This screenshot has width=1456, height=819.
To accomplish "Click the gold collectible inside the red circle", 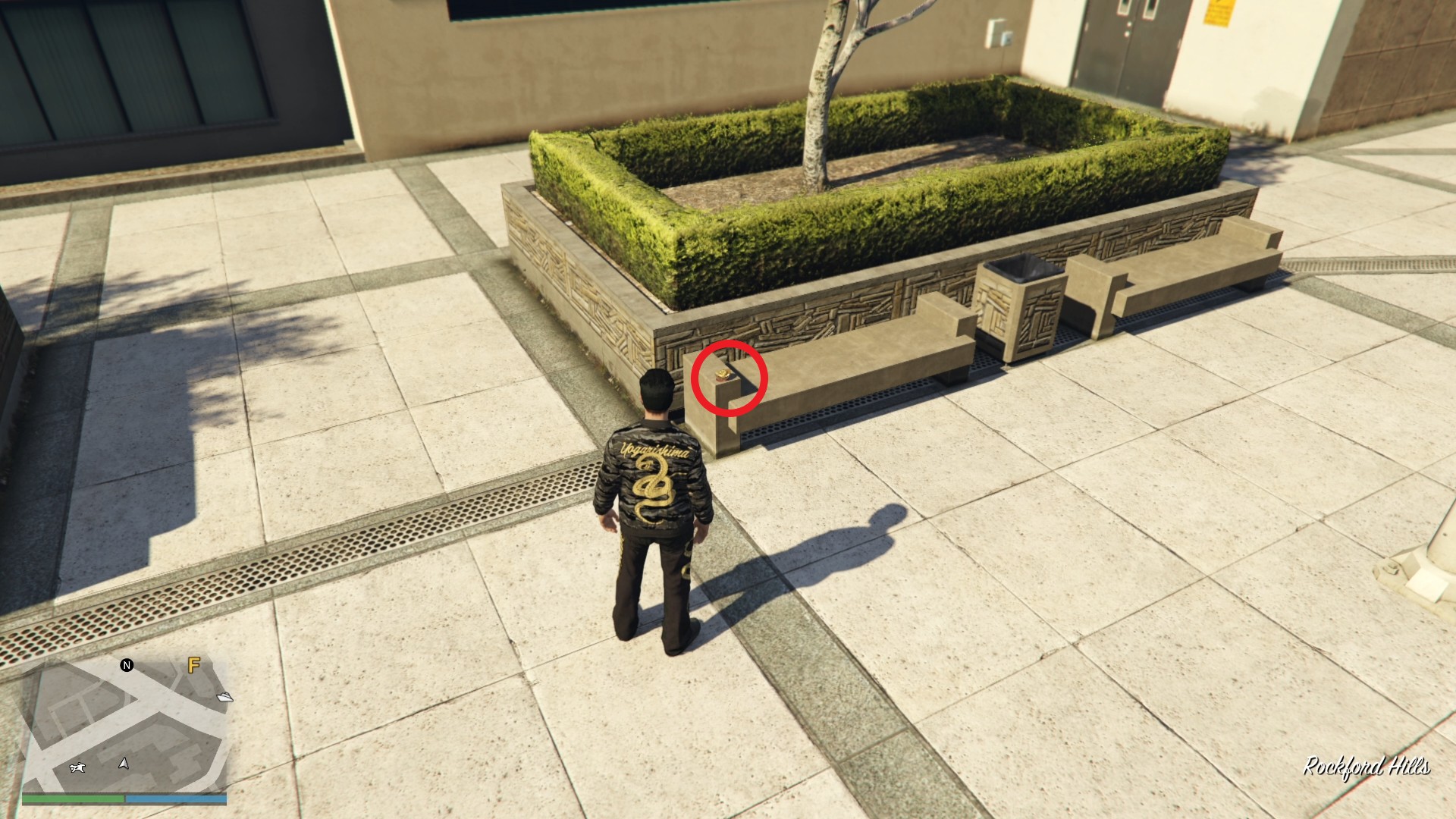I will point(722,375).
